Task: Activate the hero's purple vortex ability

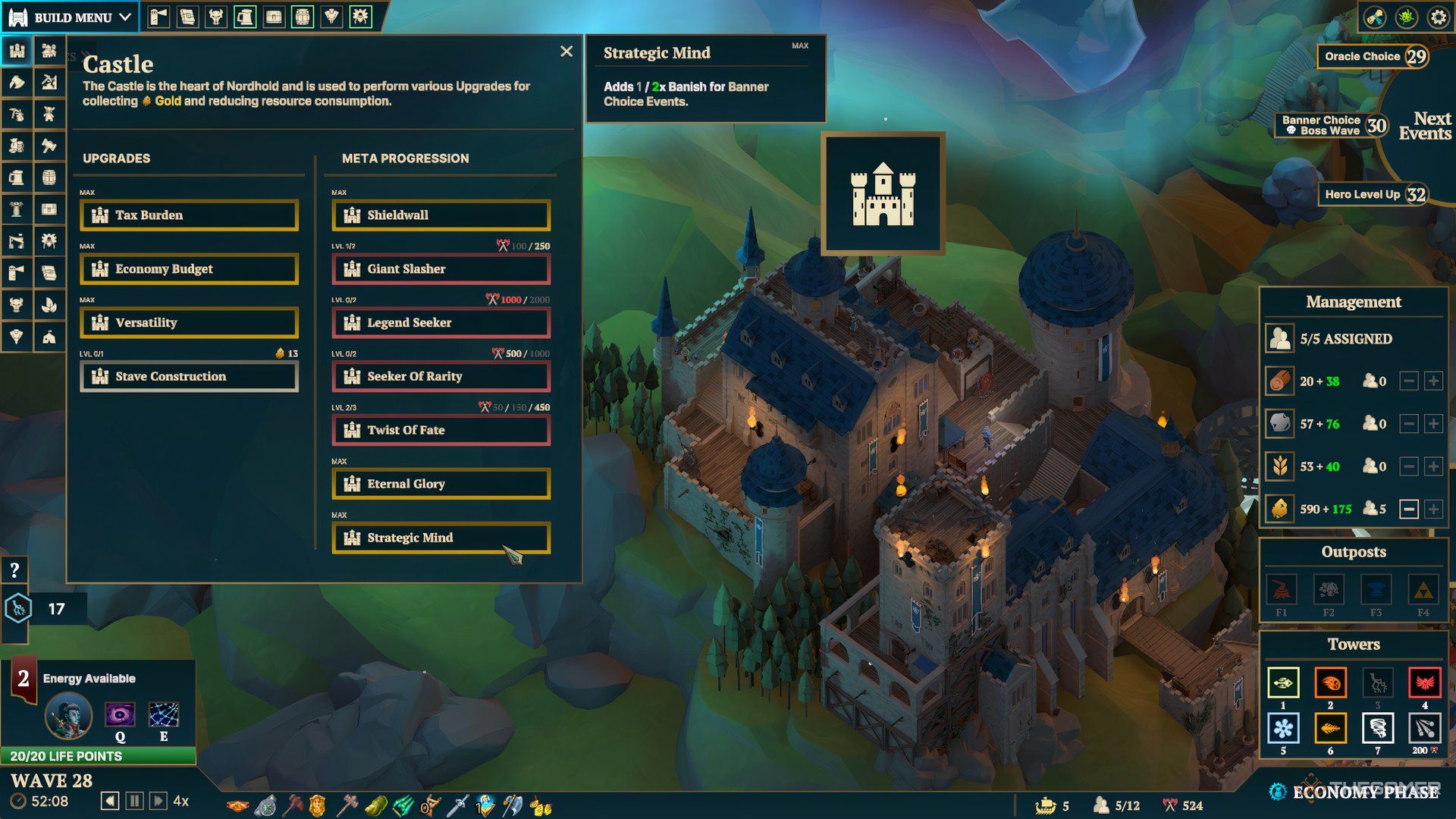Action: click(x=120, y=714)
